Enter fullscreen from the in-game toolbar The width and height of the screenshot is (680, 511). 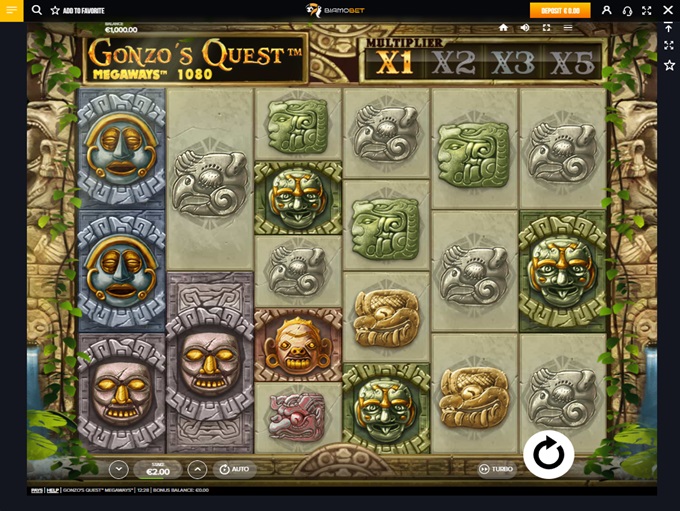[547, 28]
